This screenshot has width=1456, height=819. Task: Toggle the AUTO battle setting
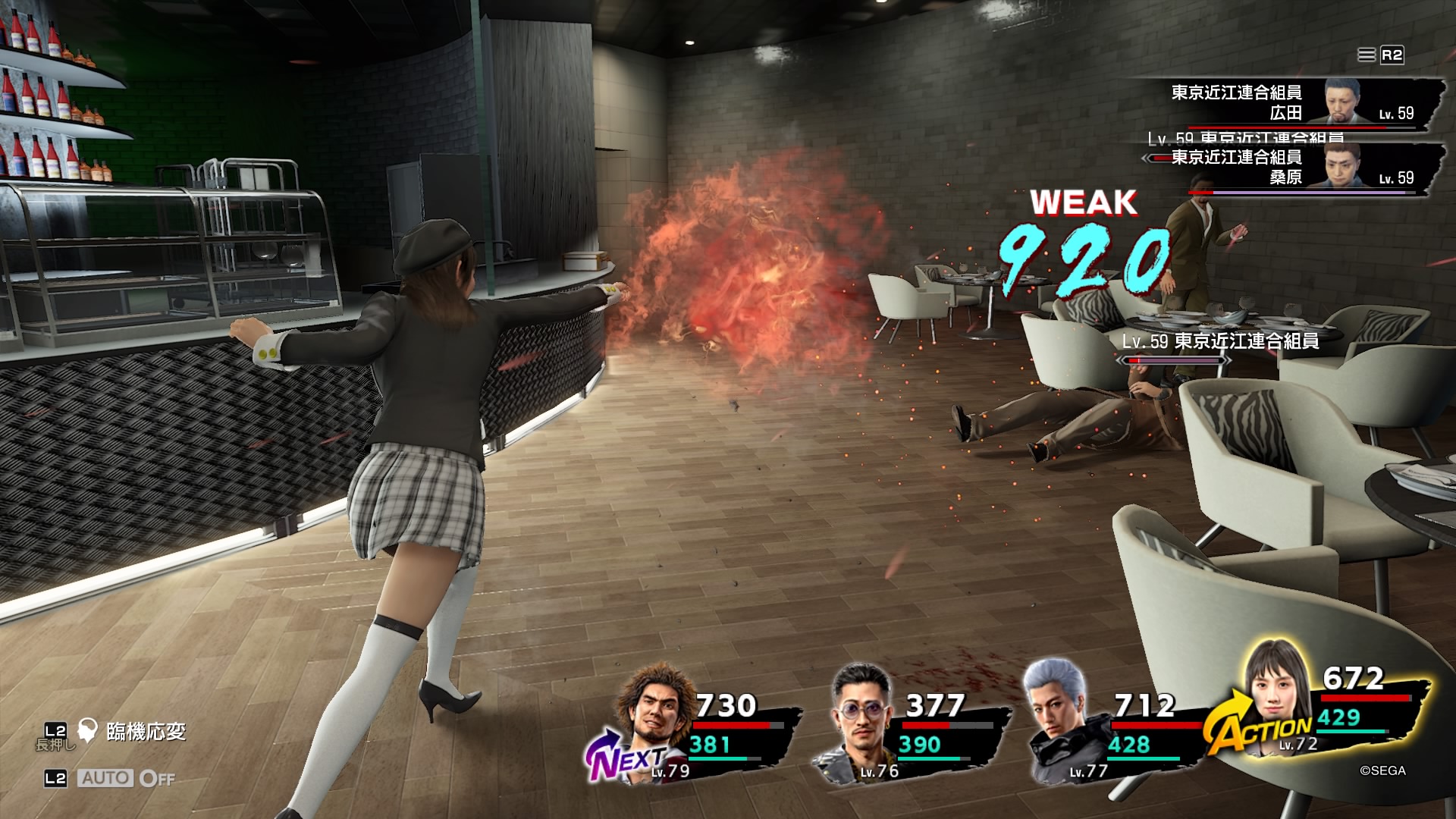[126, 778]
